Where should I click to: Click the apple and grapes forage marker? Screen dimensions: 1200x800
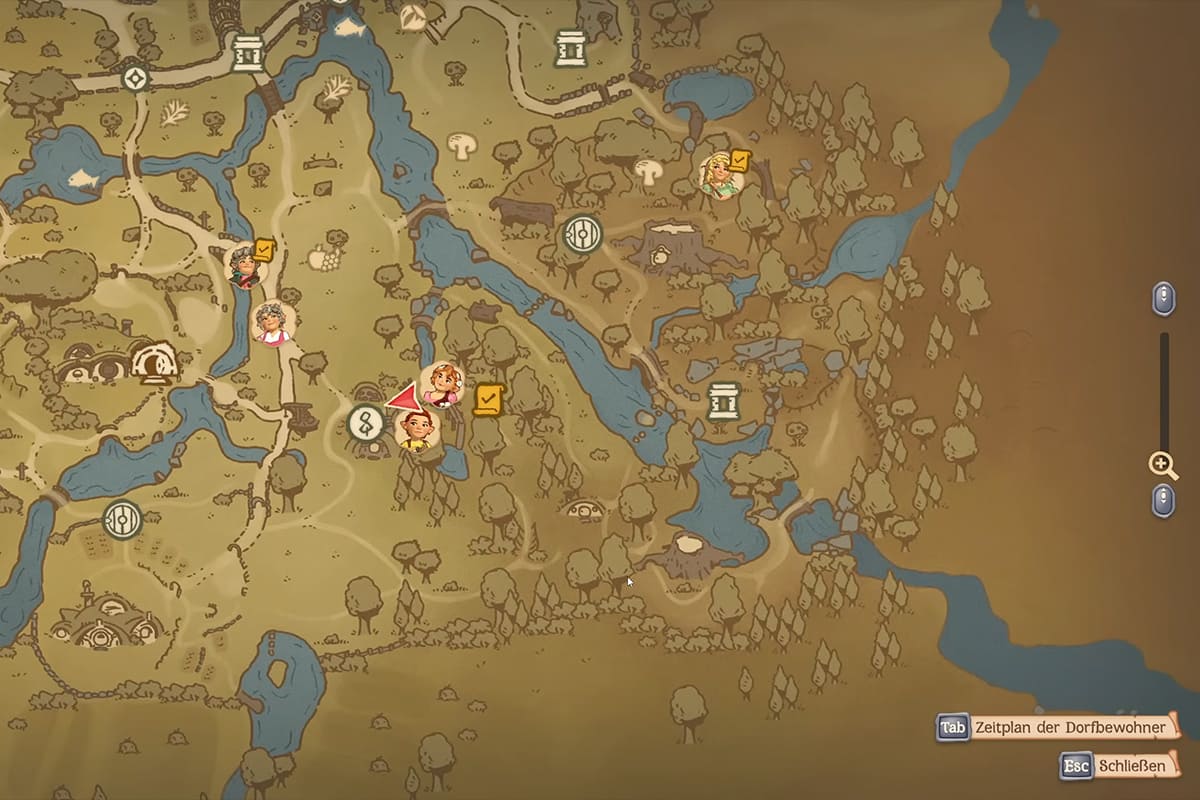point(324,255)
